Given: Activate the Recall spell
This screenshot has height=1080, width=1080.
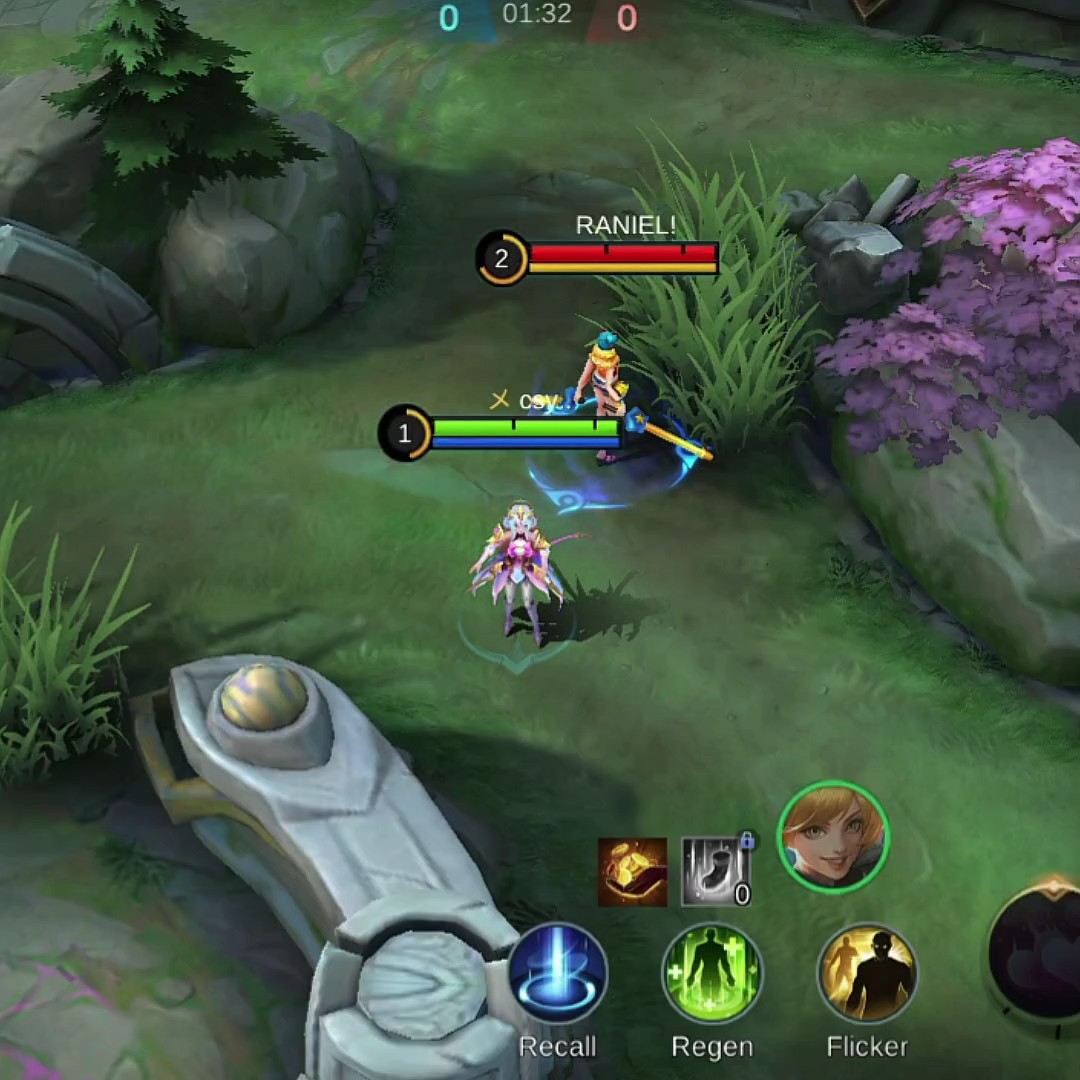Looking at the screenshot, I should 557,974.
